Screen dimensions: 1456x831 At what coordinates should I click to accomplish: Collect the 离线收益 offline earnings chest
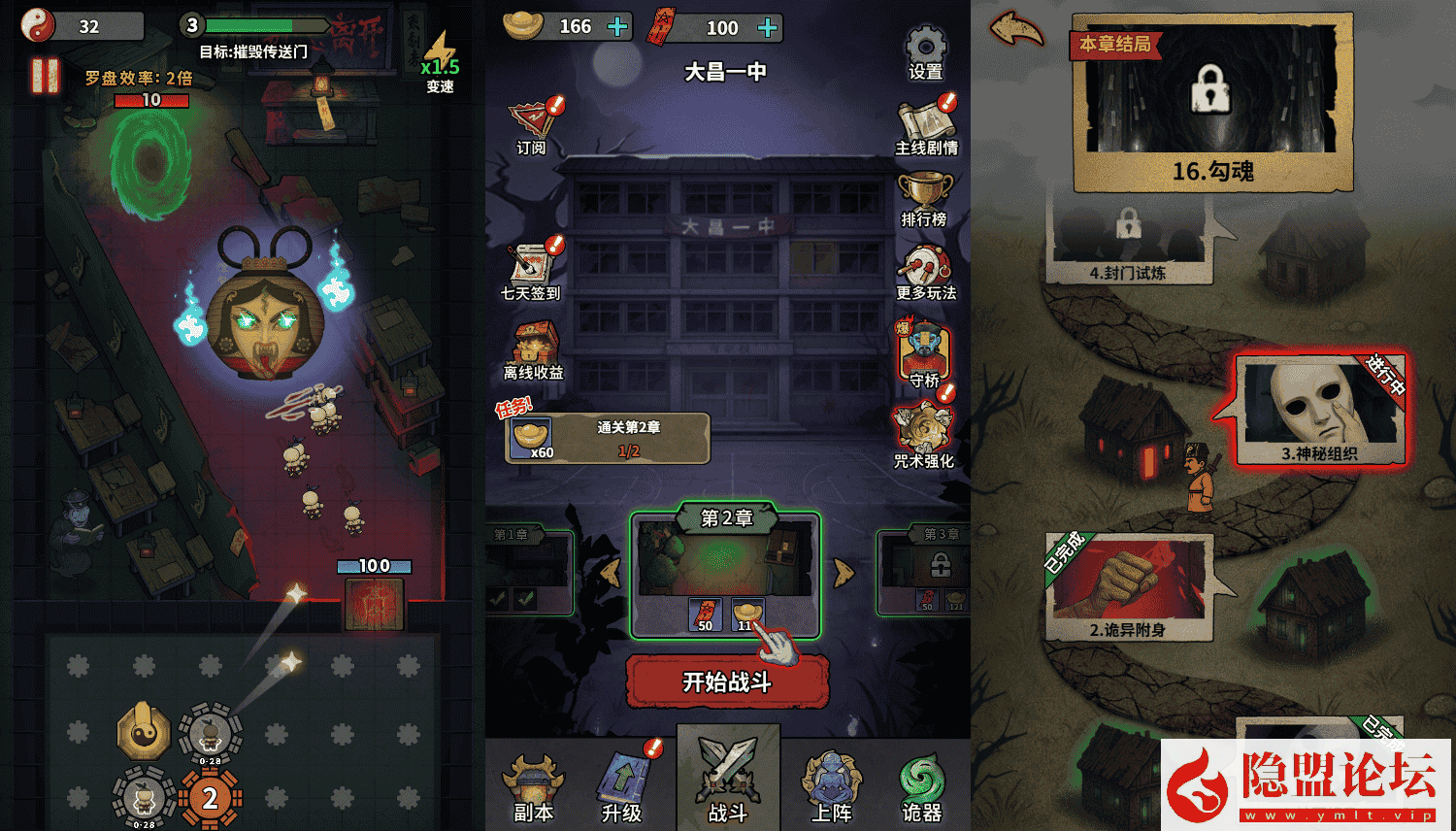pos(533,345)
